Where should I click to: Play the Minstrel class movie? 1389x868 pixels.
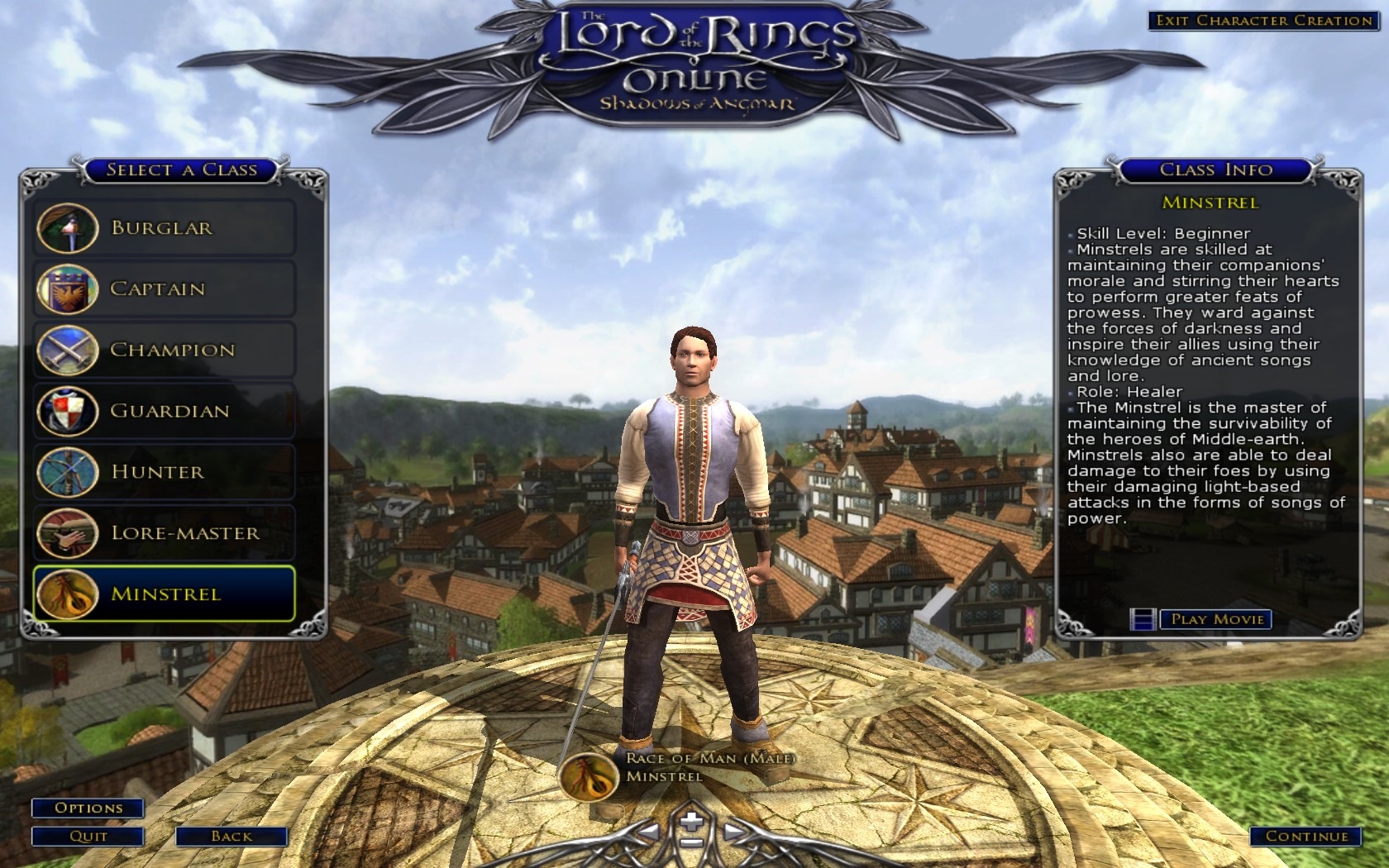coord(1215,619)
